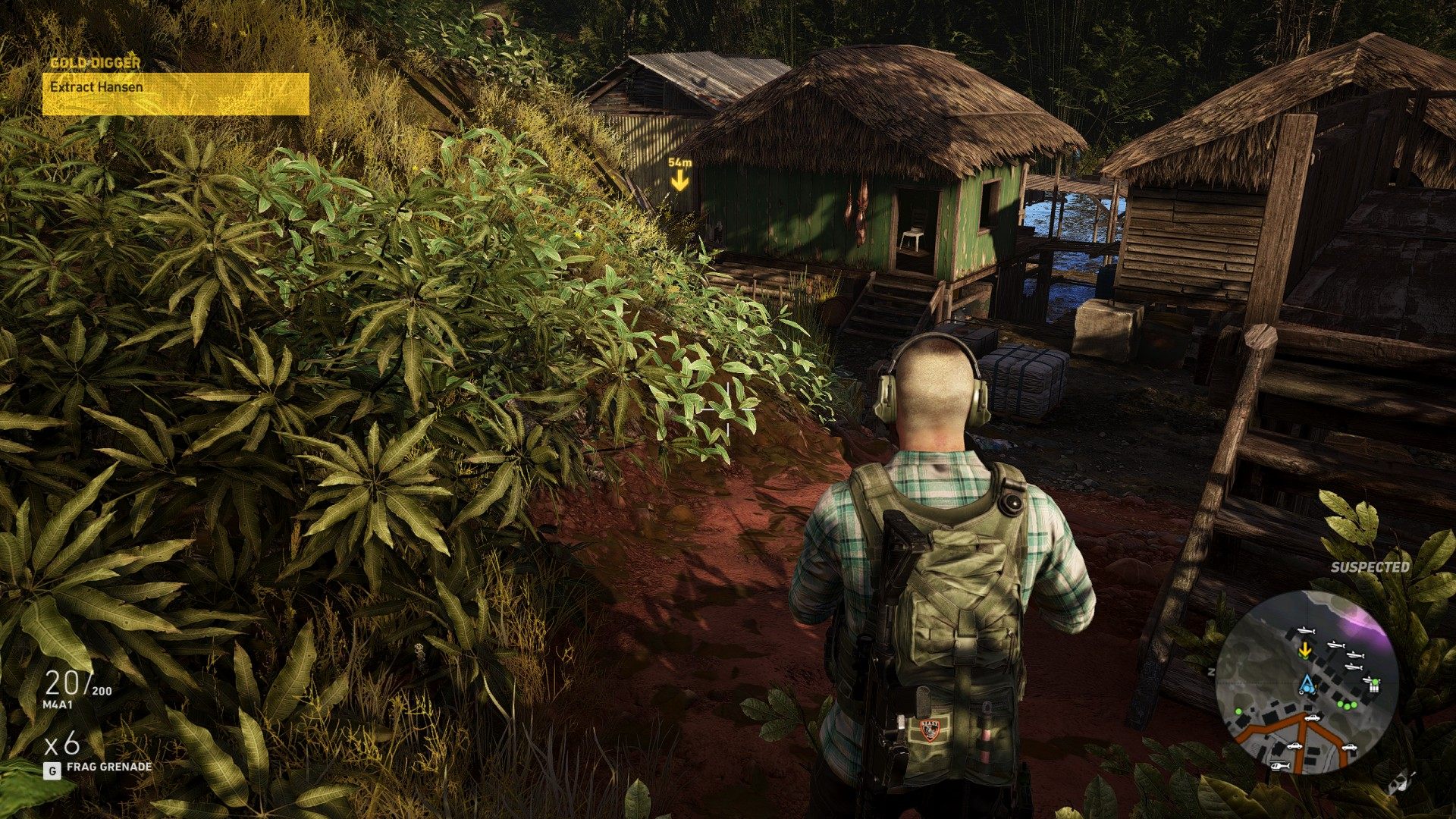
Task: Select the frag grenade item
Action: [x=108, y=767]
